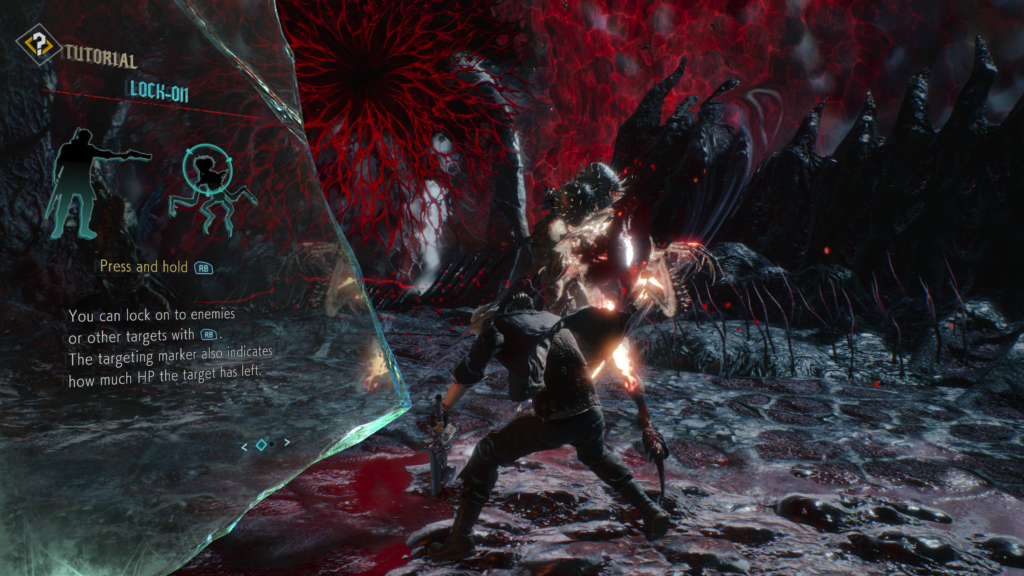Click the Tutorial question mark icon

38,44
